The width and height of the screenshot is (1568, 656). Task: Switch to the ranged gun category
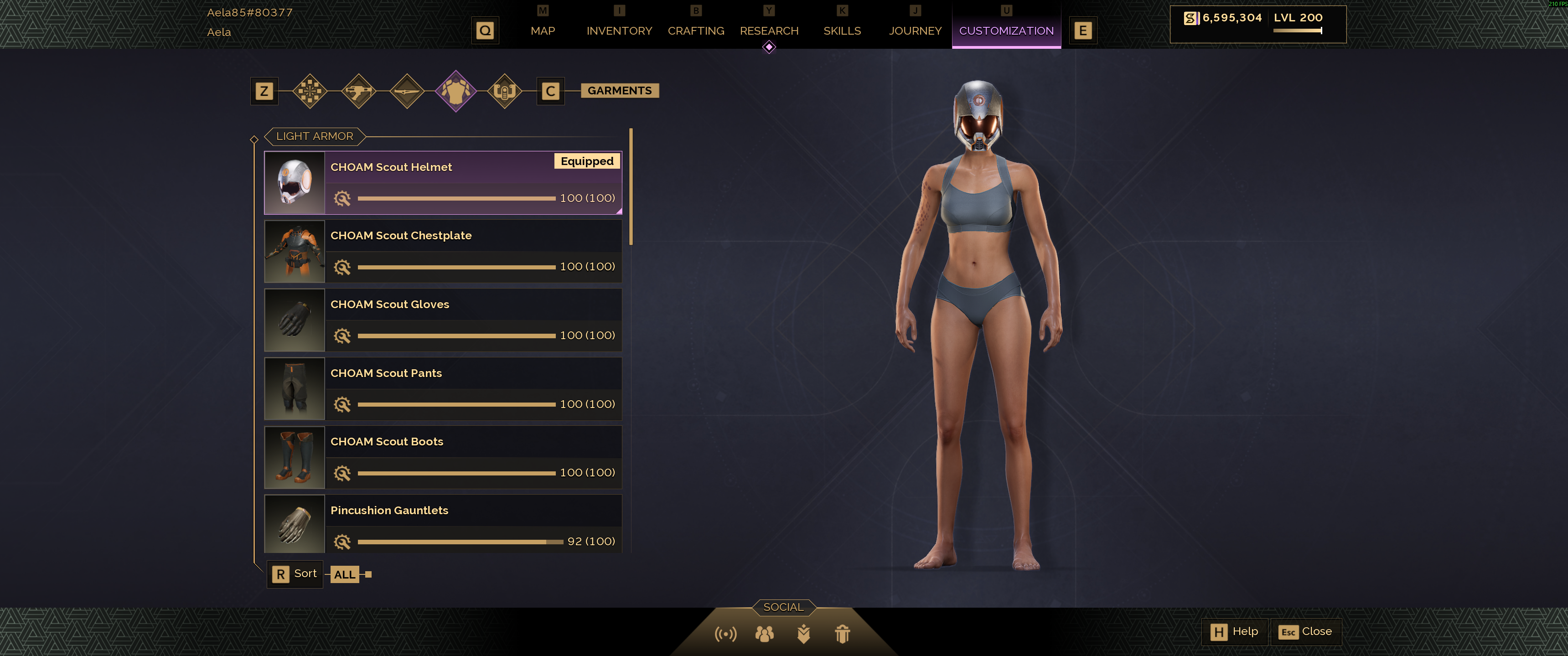coord(358,91)
